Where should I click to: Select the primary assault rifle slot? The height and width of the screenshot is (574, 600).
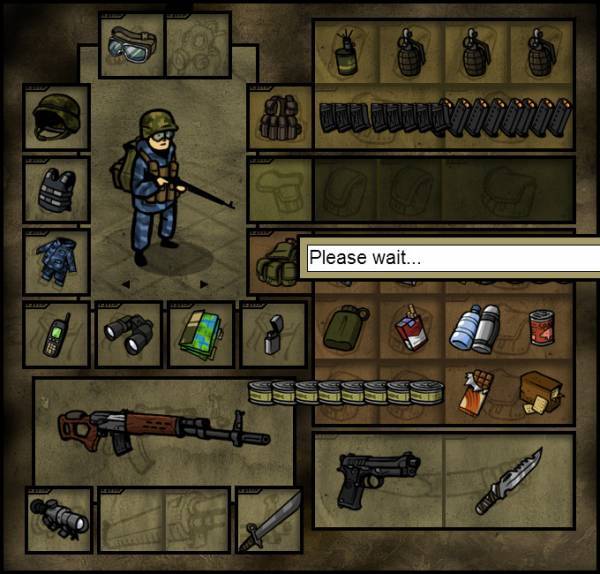(160, 428)
